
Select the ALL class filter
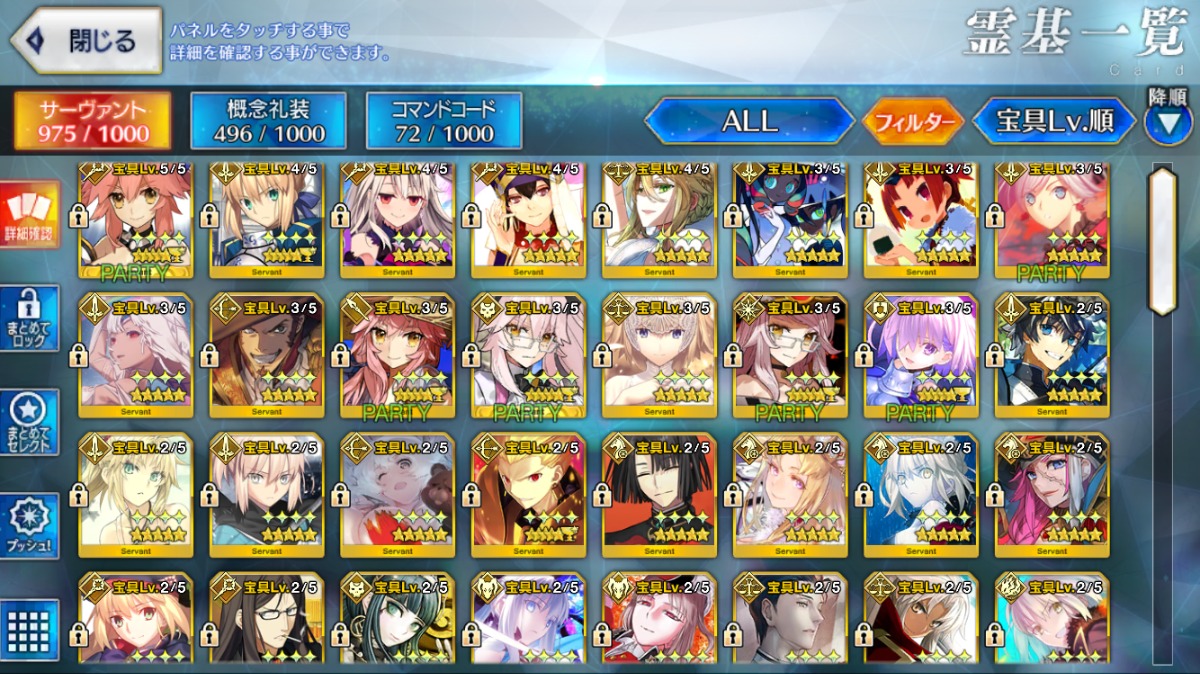(749, 121)
